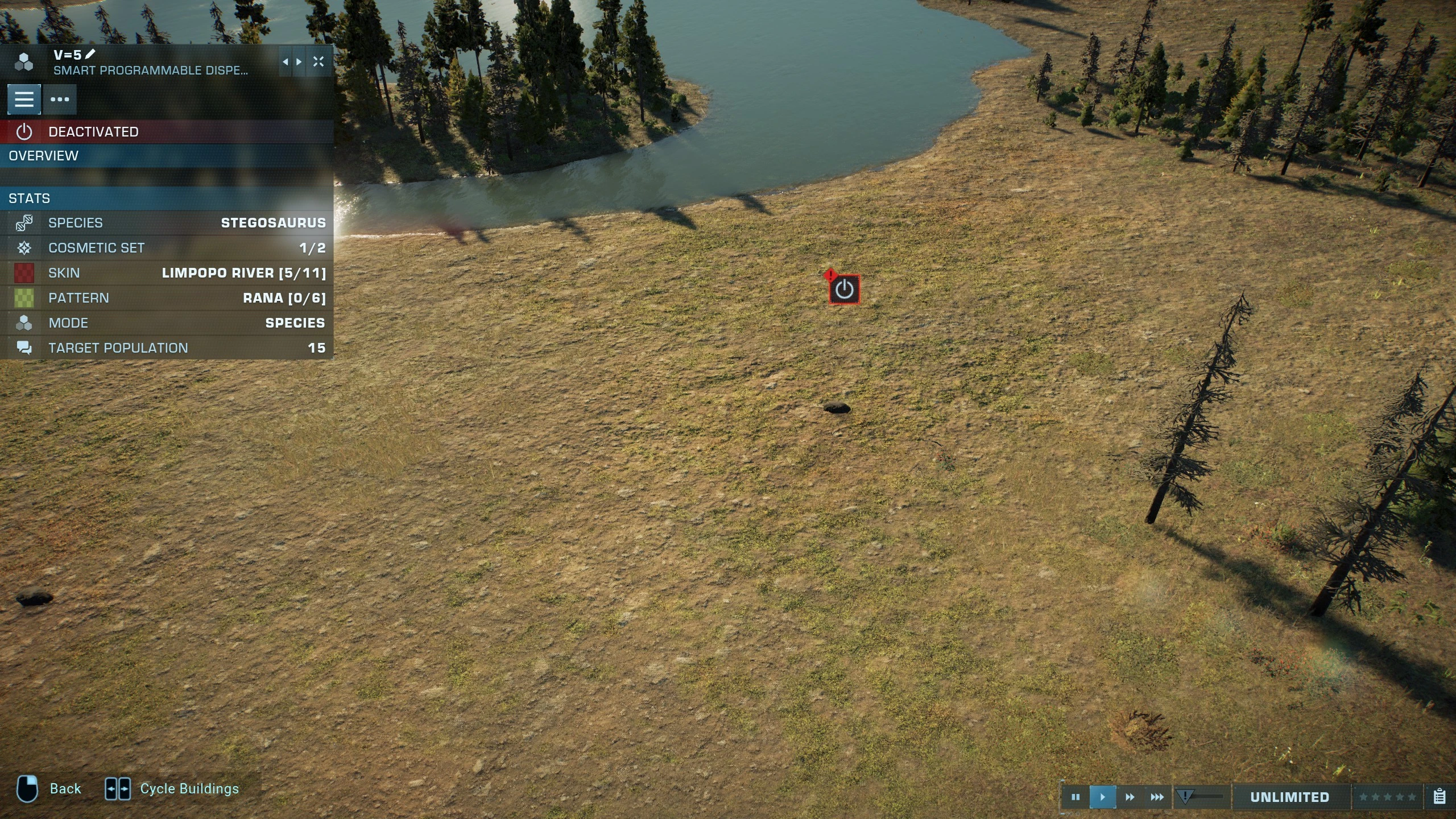Switch the dispenser Mode setting

166,323
